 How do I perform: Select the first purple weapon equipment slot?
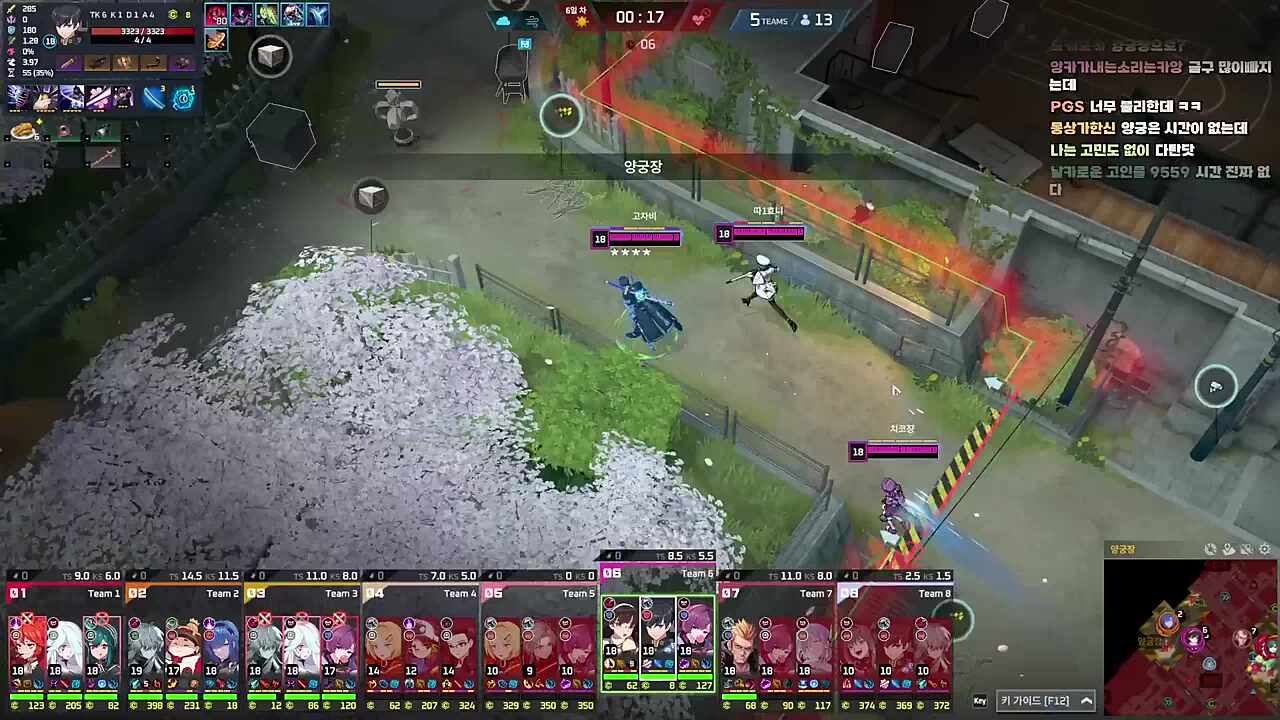[x=69, y=63]
